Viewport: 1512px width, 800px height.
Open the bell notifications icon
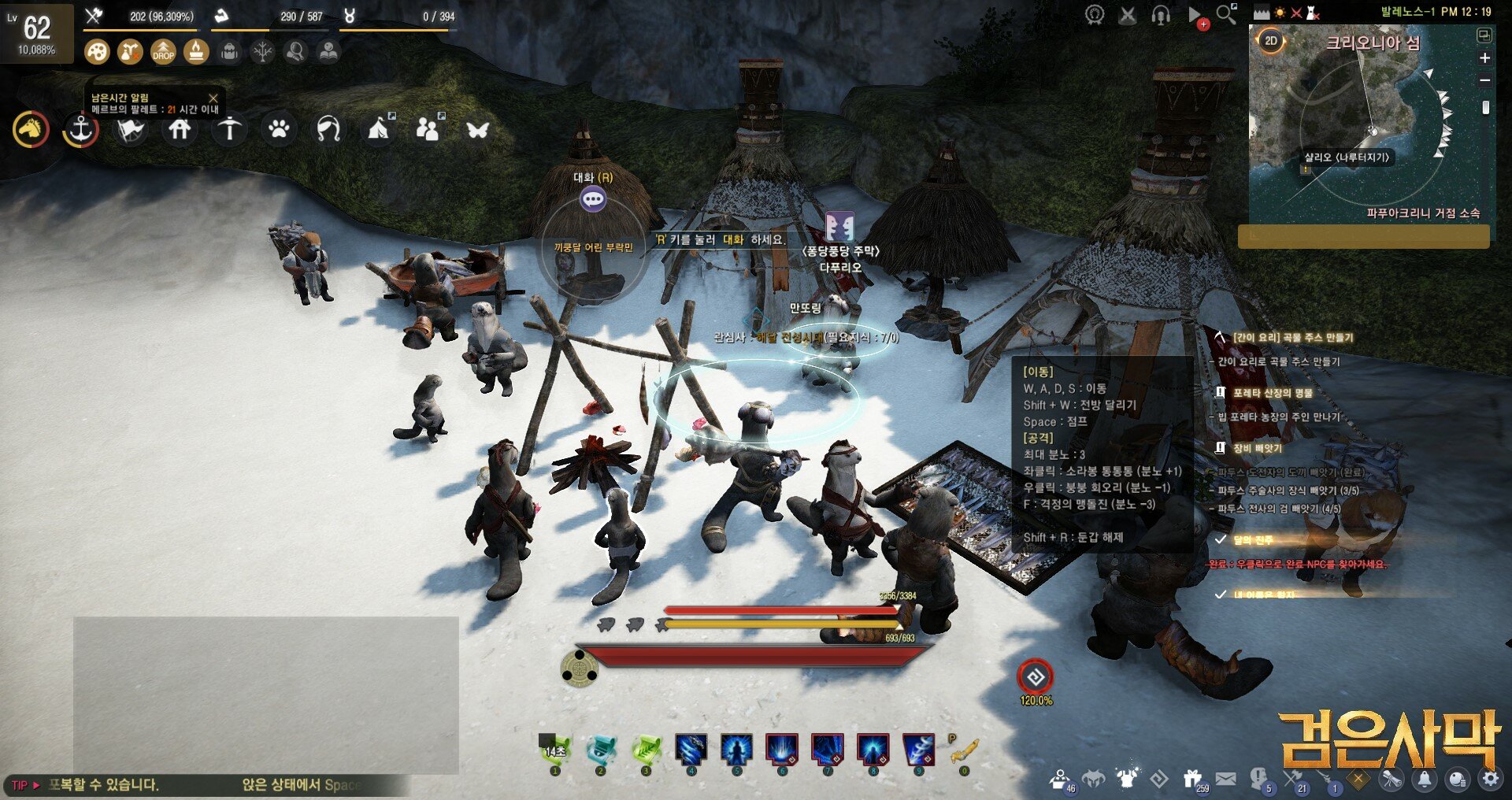click(1425, 779)
